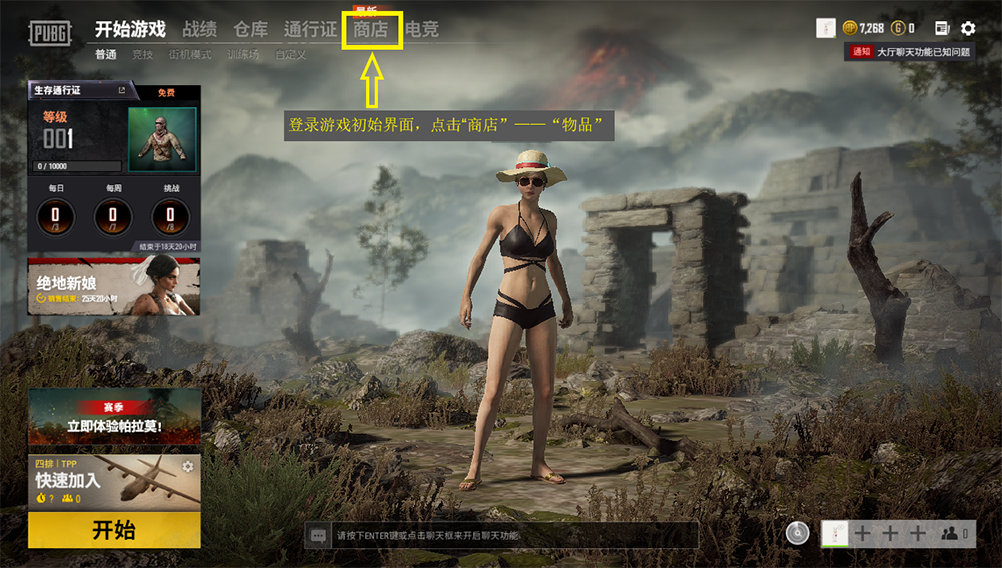This screenshot has width=1002, height=568.
Task: Open the 生存通行证 panel pop-out icon
Action: 122,91
